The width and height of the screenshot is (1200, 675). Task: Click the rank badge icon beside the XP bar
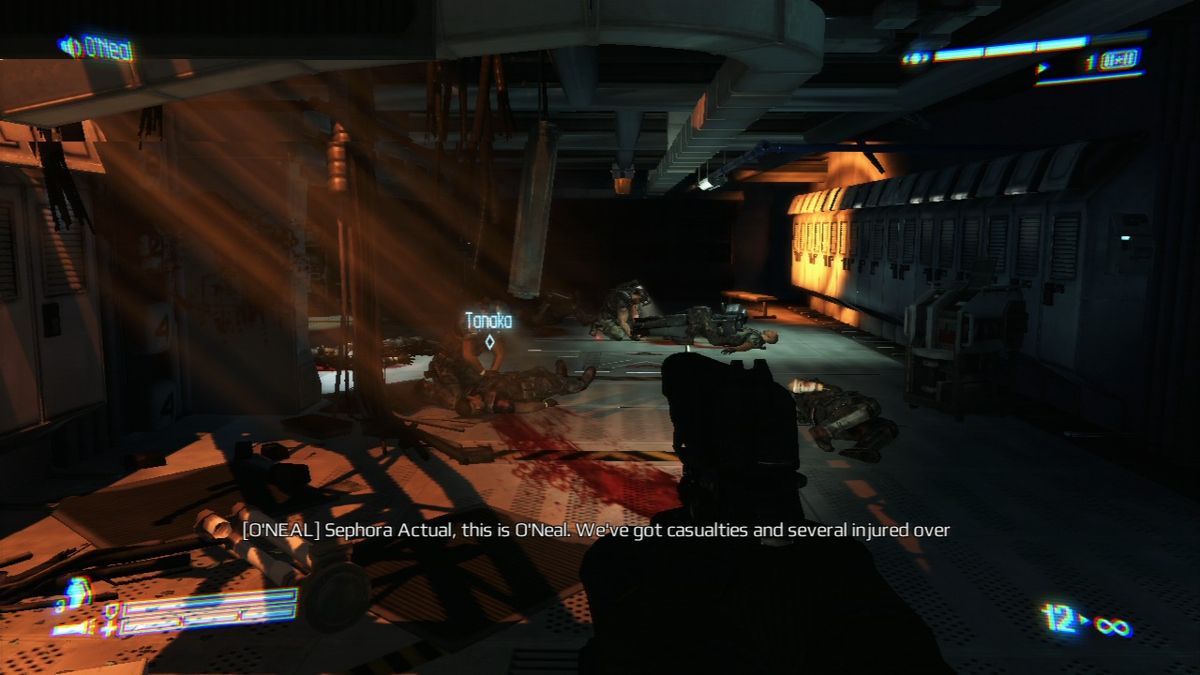pyautogui.click(x=915, y=58)
